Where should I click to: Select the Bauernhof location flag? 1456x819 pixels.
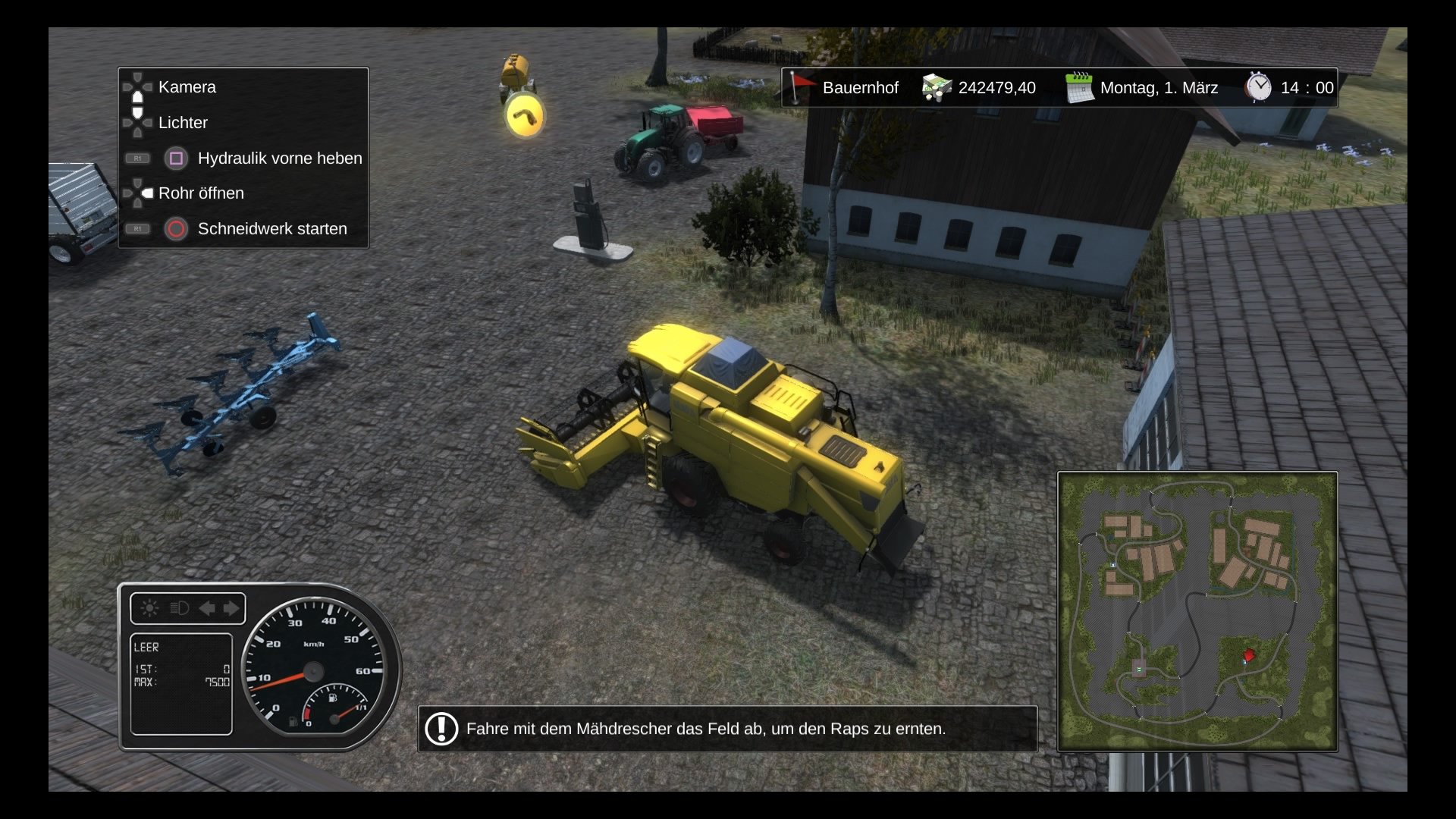point(799,87)
